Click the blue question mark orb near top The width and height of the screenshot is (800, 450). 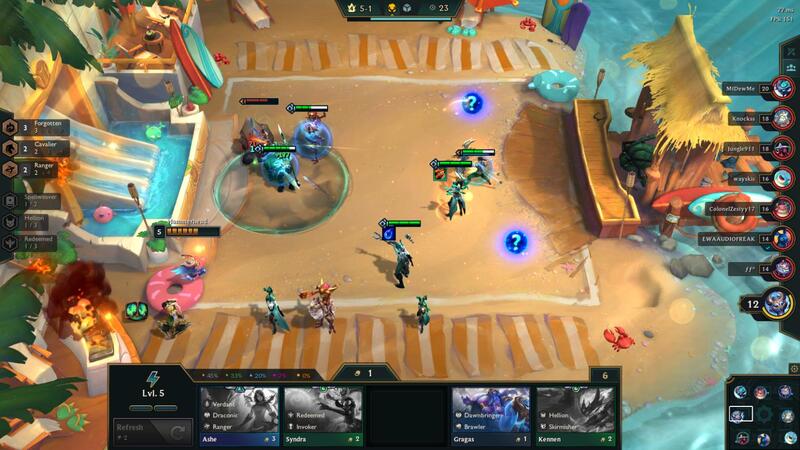pyautogui.click(x=472, y=102)
